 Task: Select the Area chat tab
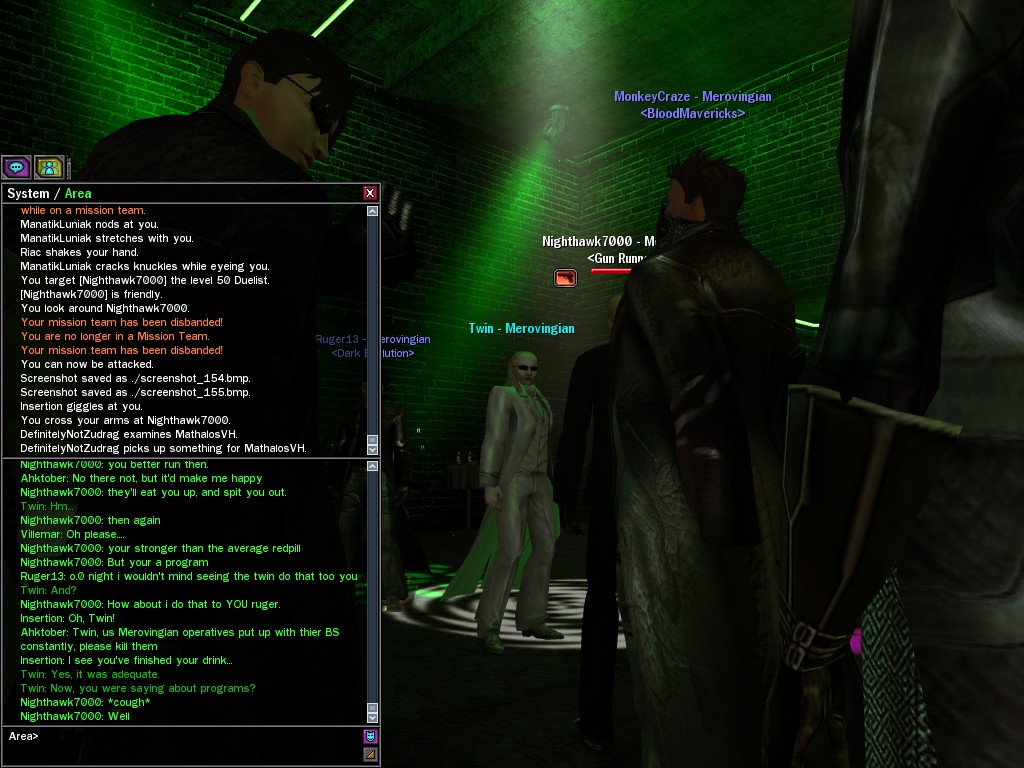click(78, 193)
